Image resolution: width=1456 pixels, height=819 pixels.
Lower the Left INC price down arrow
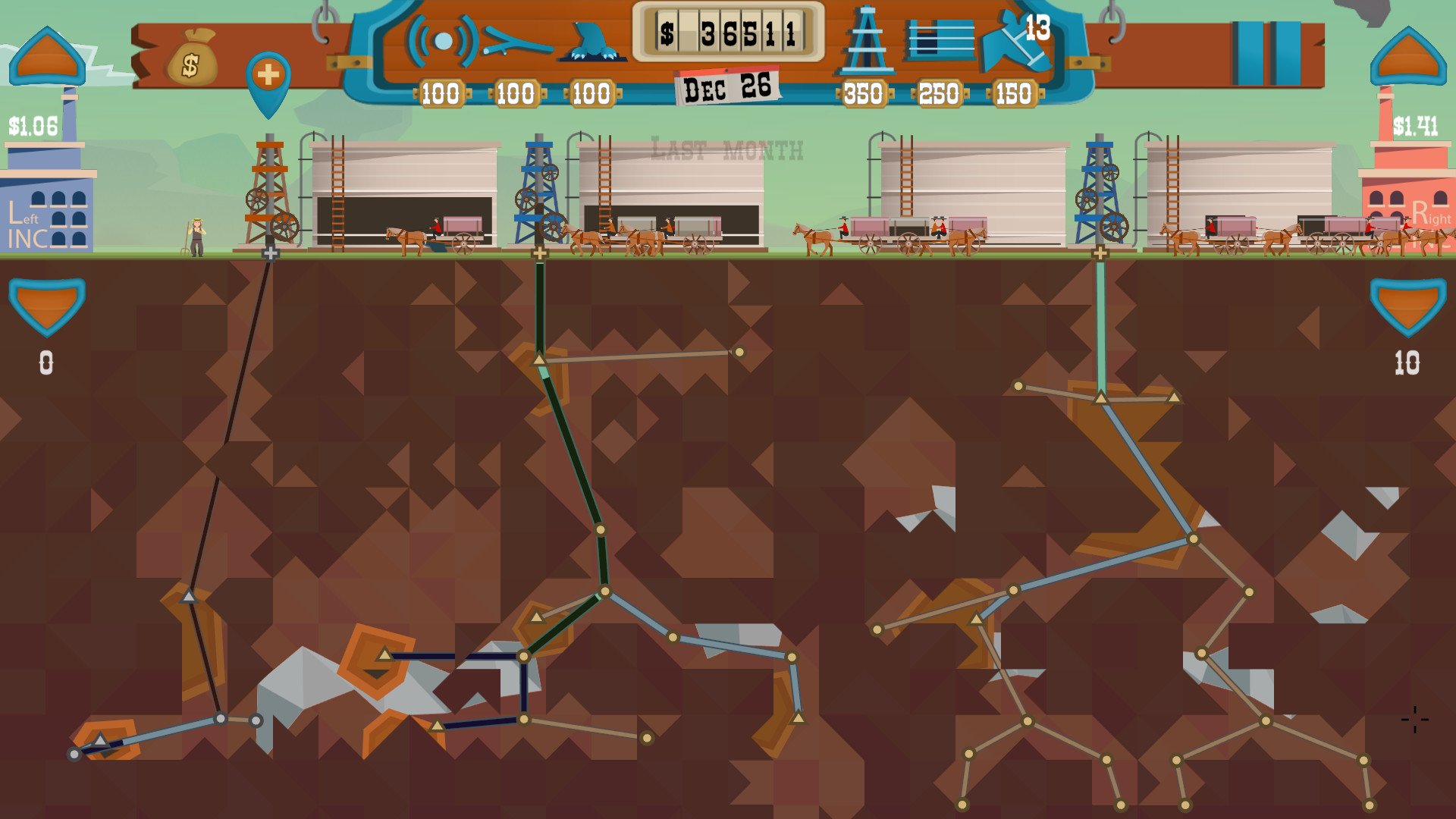pos(47,303)
